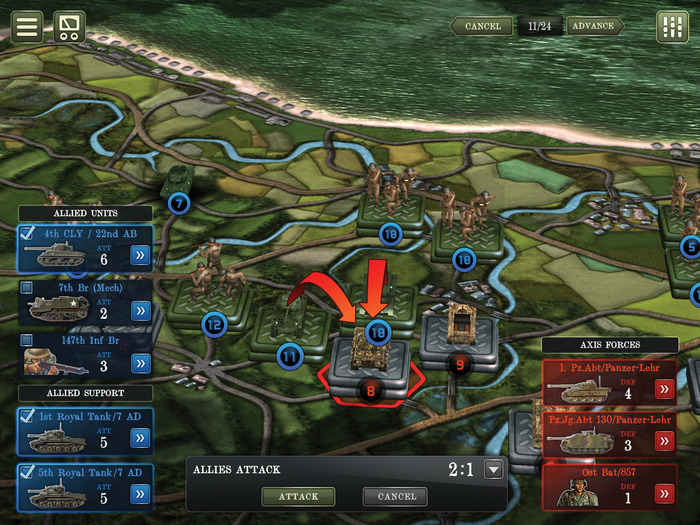Open the hamburger main menu
The image size is (700, 525).
click(x=27, y=26)
